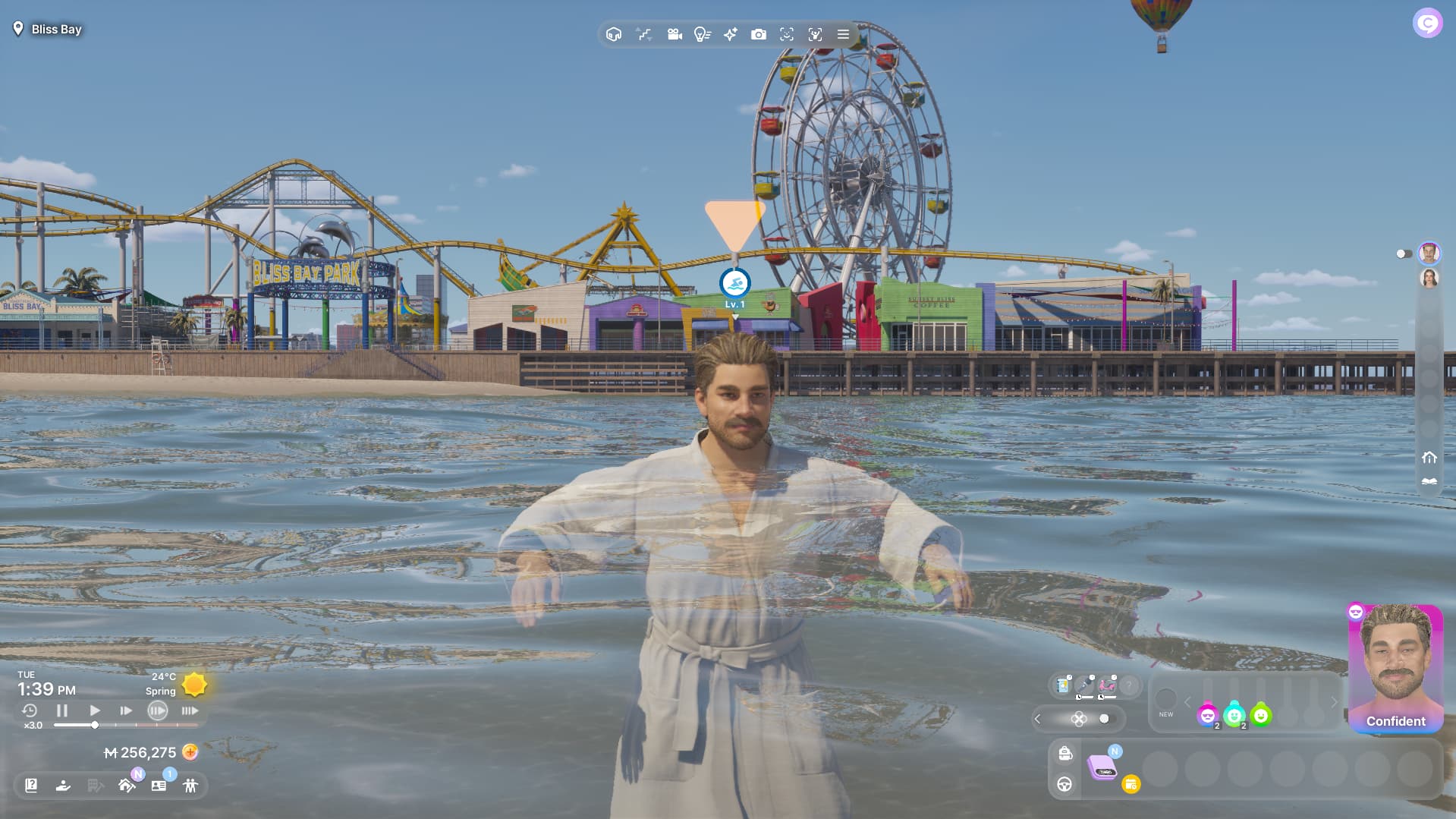Click the lightbulb toolbar icon
Screen dimensions: 1456x819
pyautogui.click(x=702, y=34)
